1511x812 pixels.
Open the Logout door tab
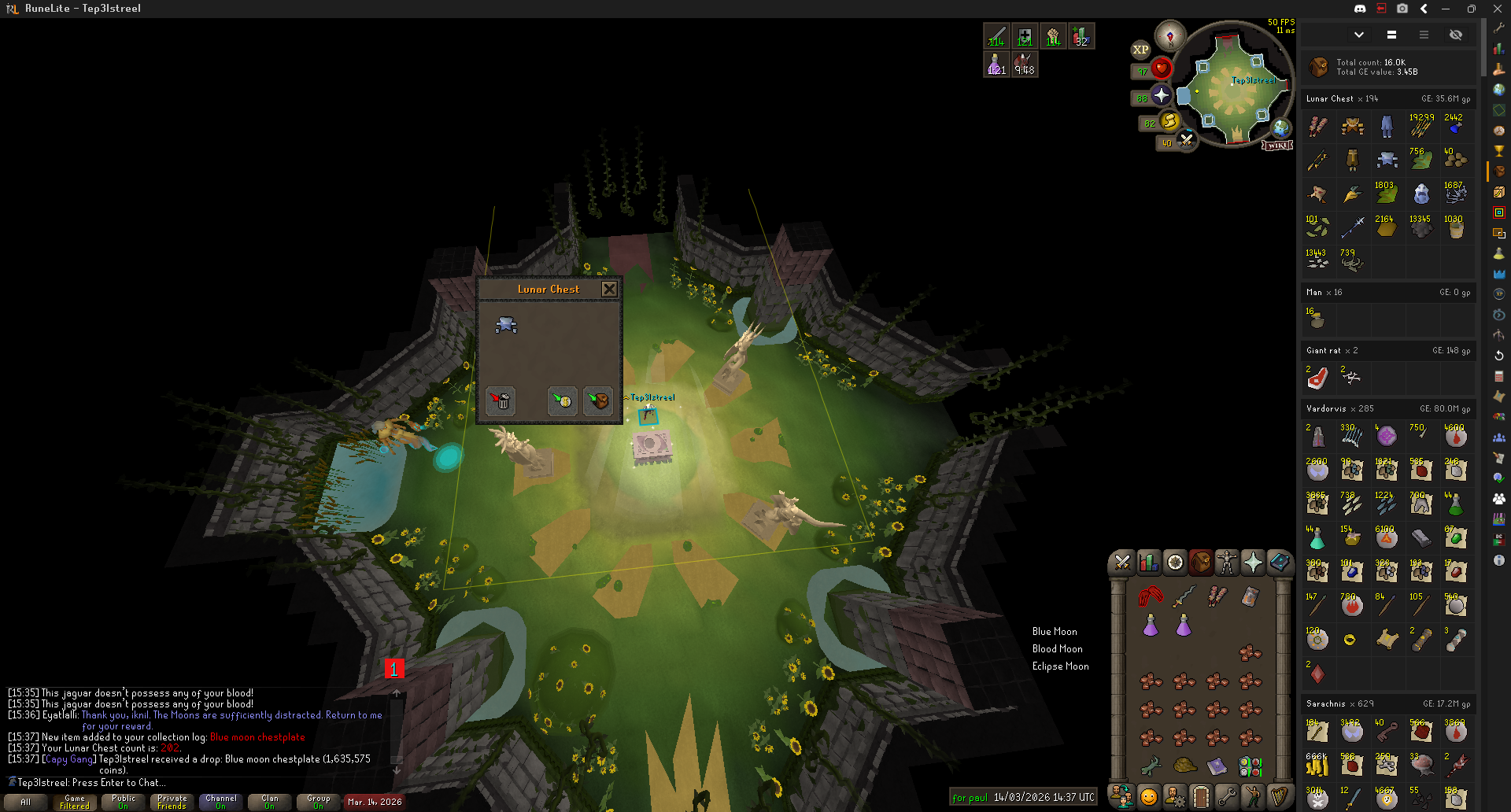(x=1200, y=797)
